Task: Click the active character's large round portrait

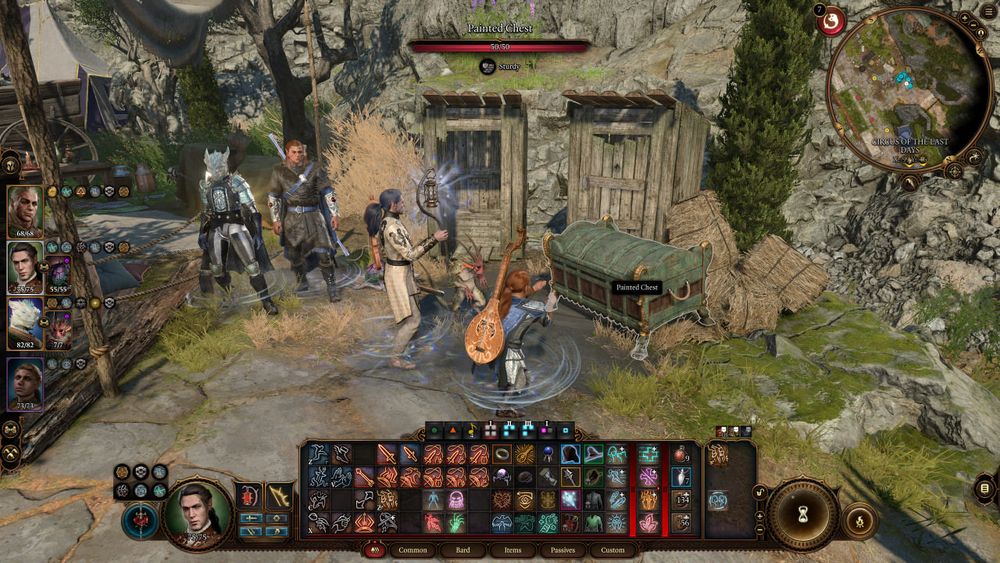Action: point(197,514)
